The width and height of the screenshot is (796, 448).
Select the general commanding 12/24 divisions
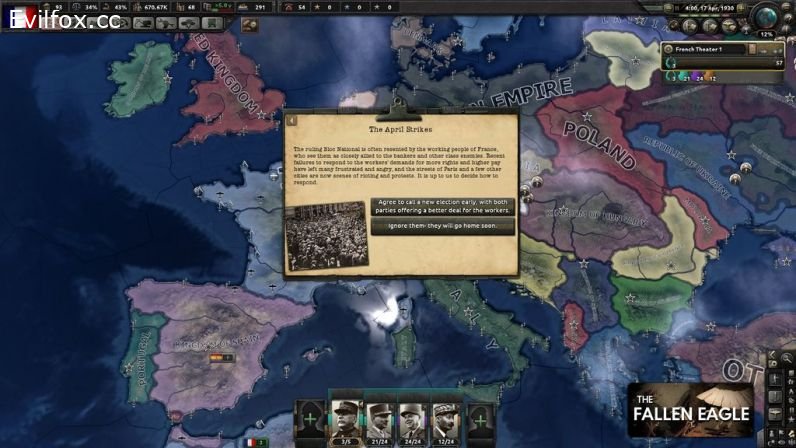pyautogui.click(x=445, y=418)
